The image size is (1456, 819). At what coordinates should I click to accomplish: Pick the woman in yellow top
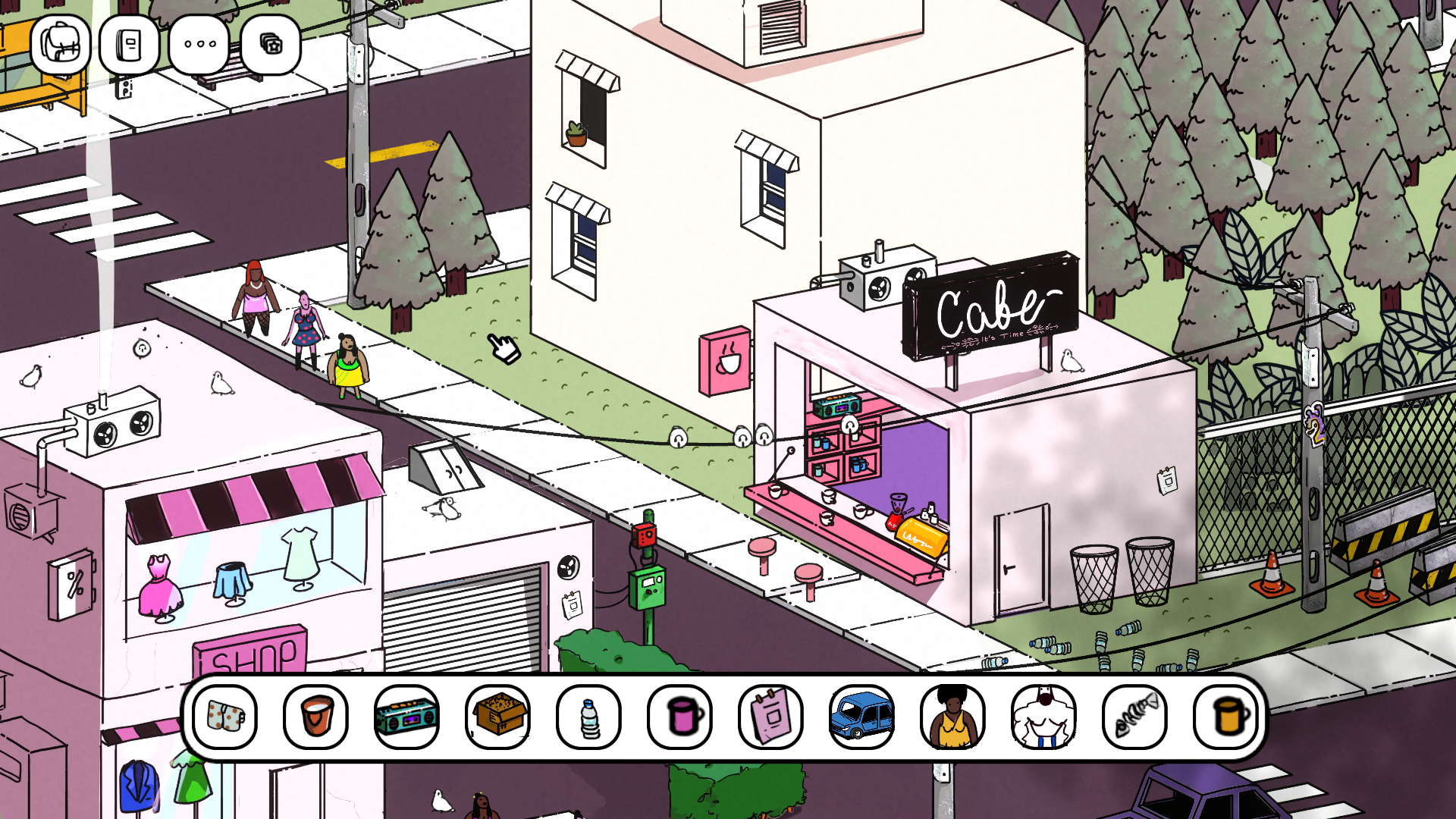click(x=953, y=717)
